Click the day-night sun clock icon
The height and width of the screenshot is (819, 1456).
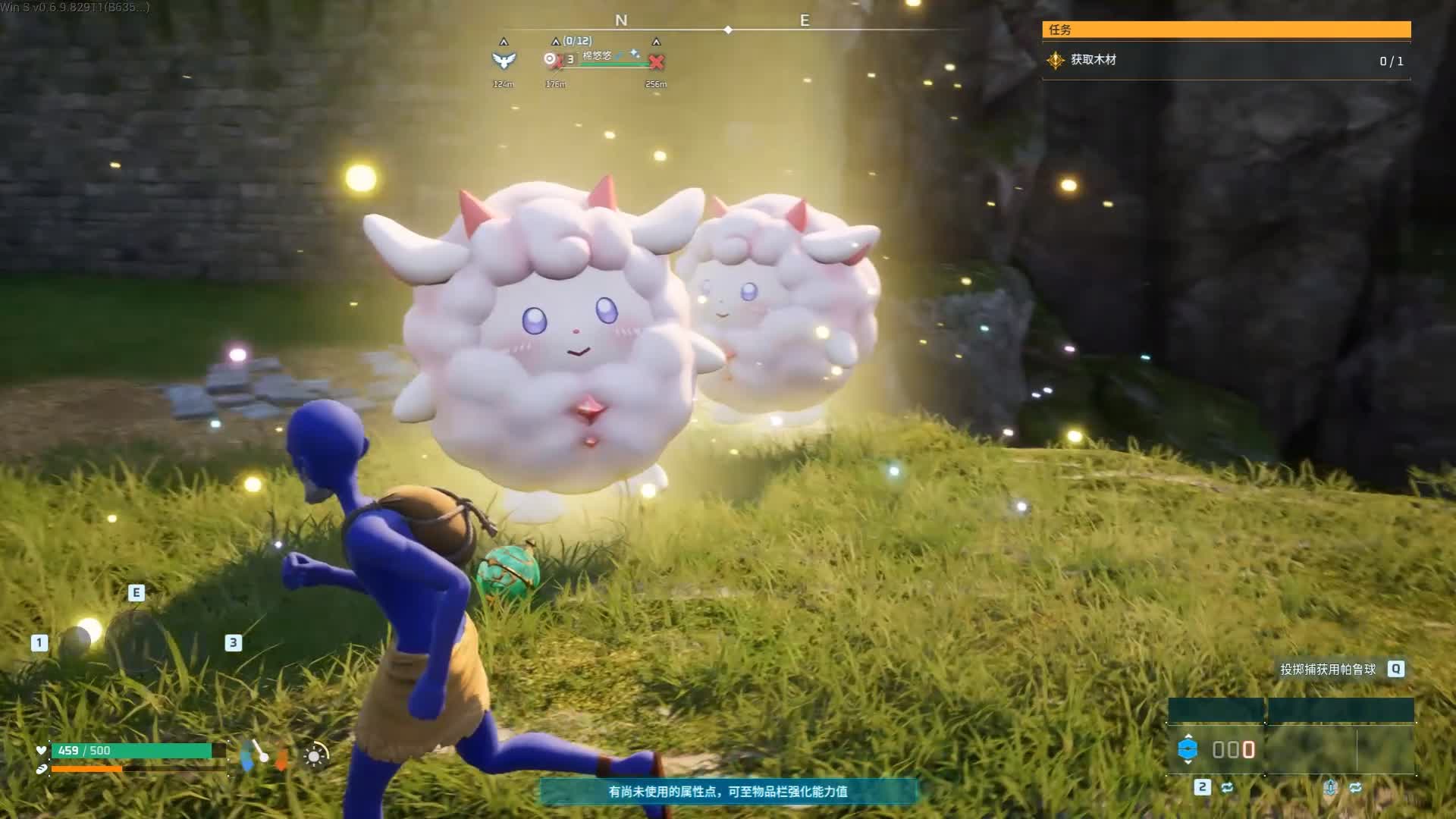pos(315,755)
